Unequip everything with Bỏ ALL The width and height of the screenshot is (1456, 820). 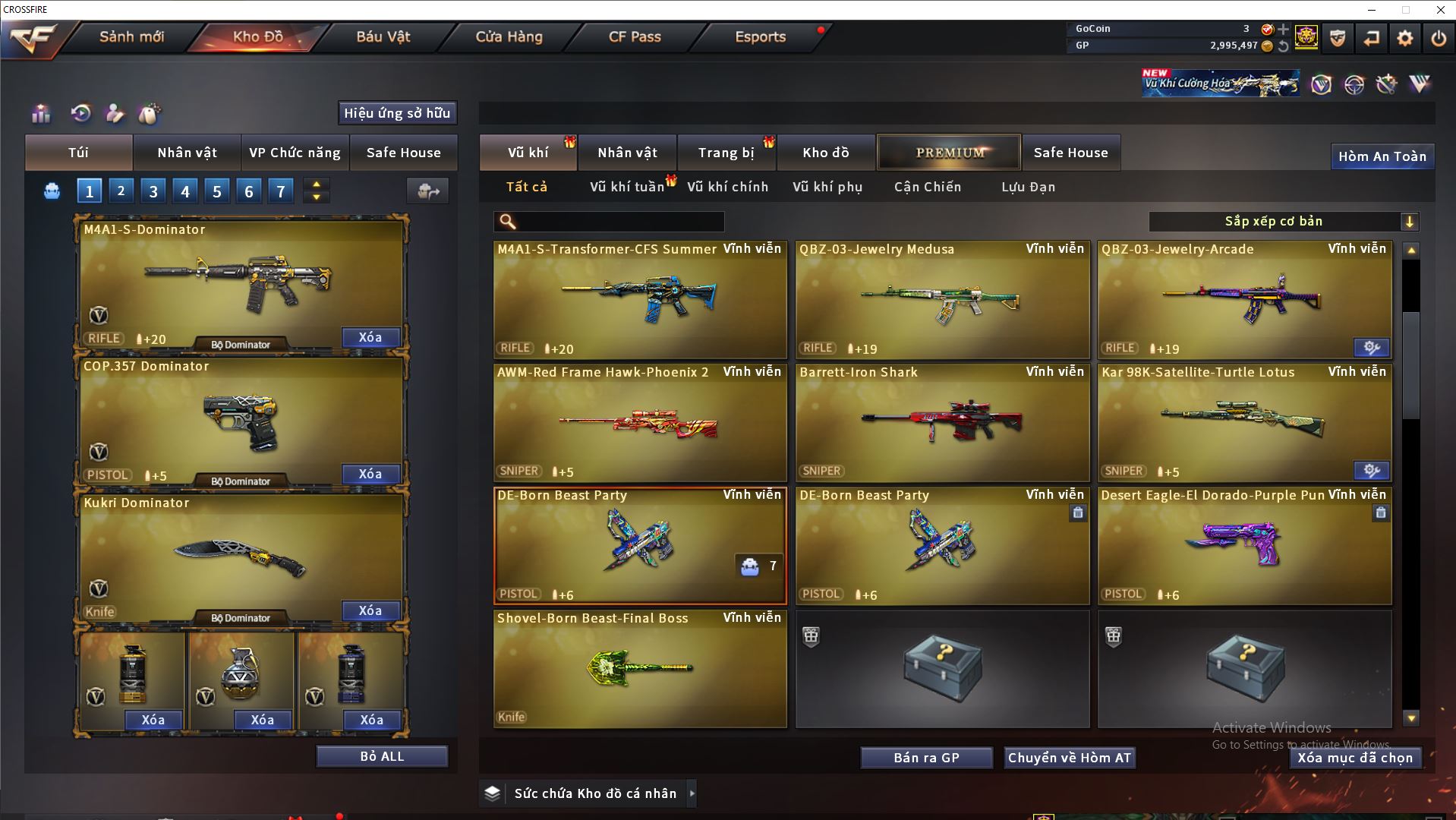tap(382, 756)
